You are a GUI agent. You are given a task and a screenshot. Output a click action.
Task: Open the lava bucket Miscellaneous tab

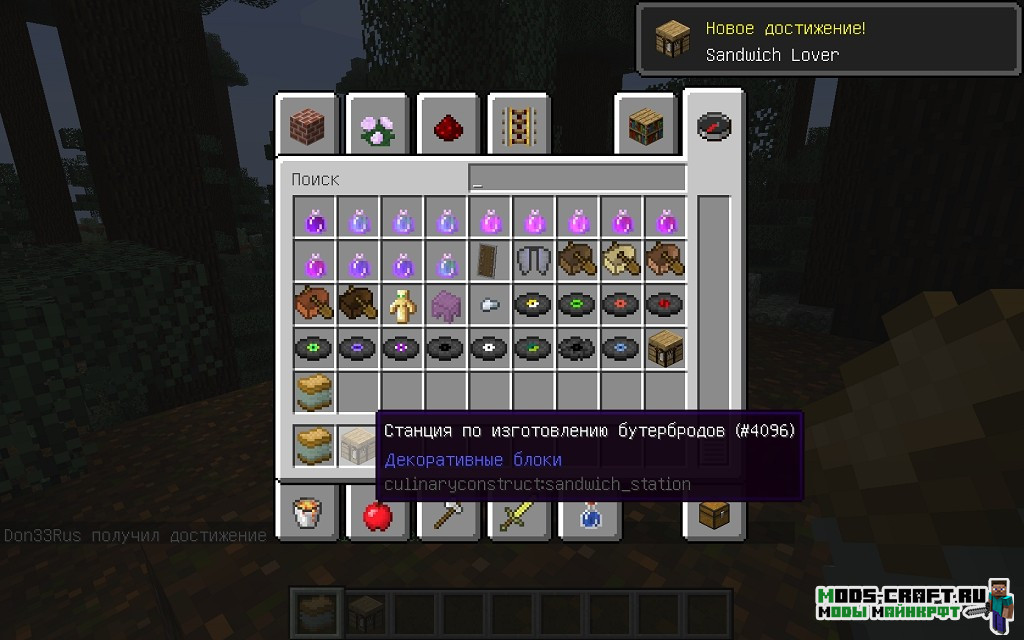click(x=306, y=515)
